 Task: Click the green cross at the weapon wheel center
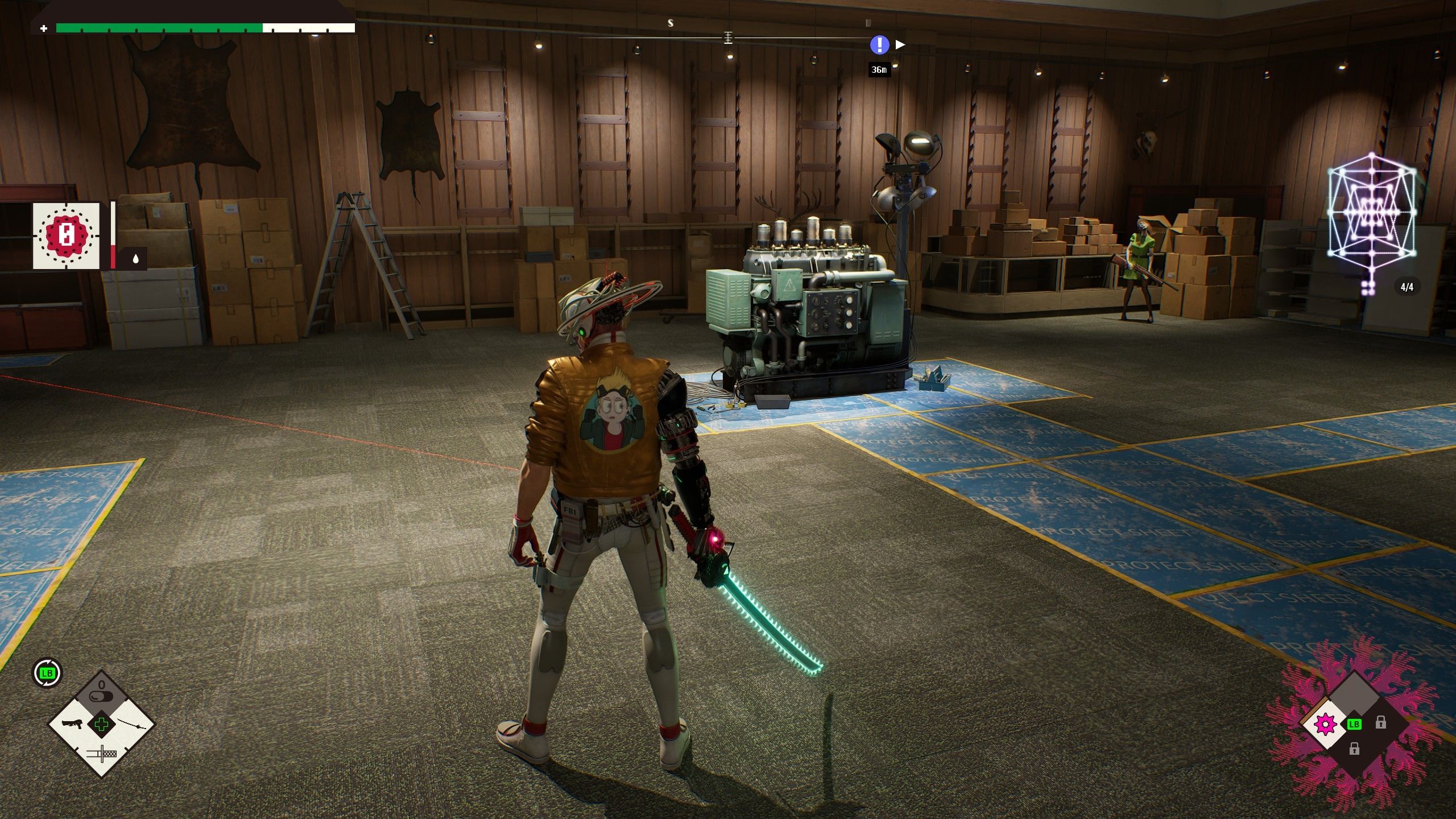tap(102, 724)
